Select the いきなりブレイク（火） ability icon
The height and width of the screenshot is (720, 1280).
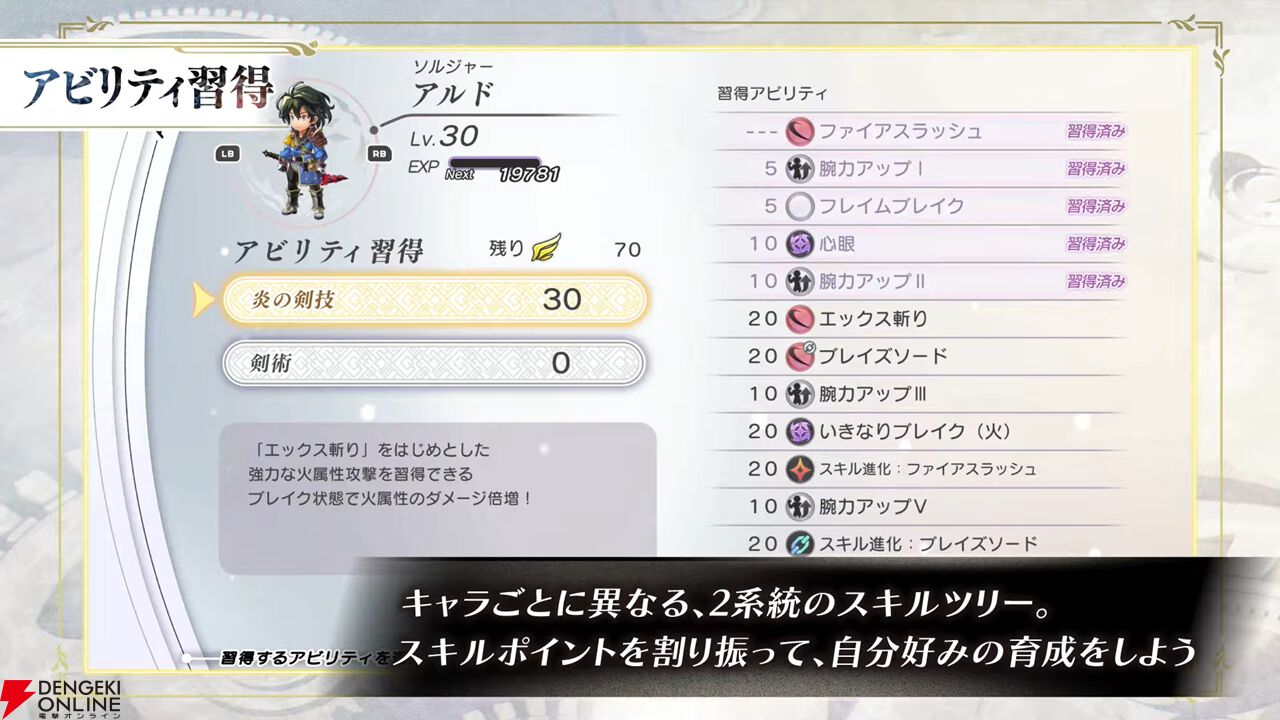(x=798, y=429)
